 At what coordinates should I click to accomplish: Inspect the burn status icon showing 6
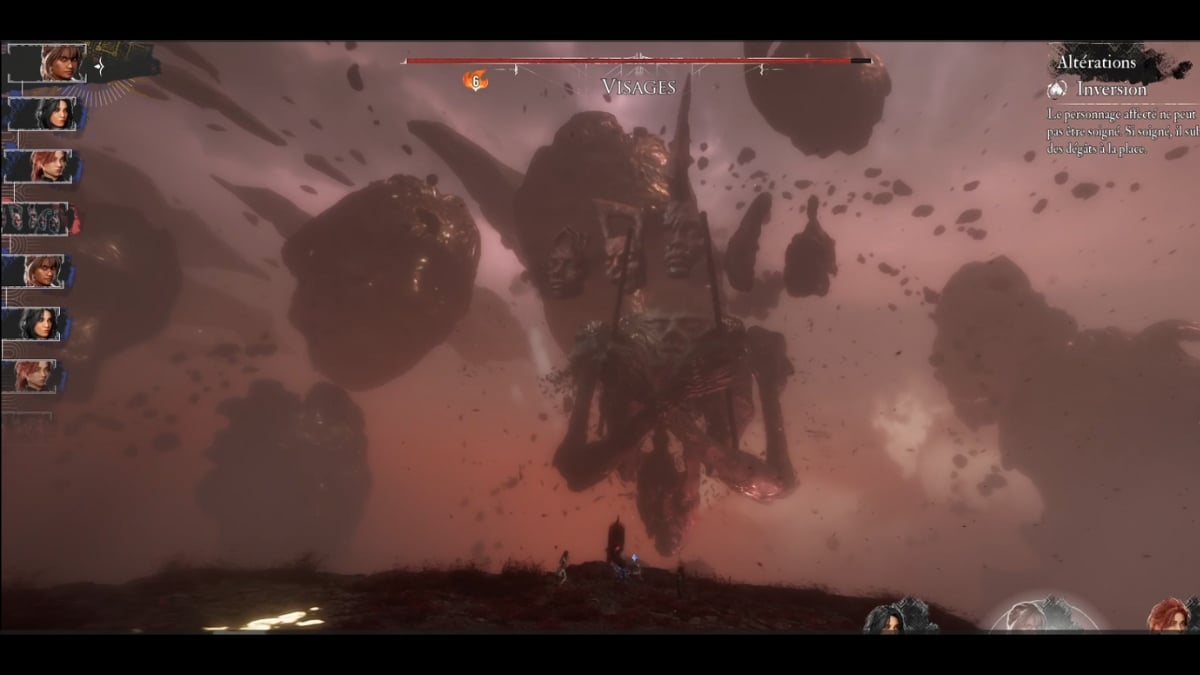click(x=476, y=81)
